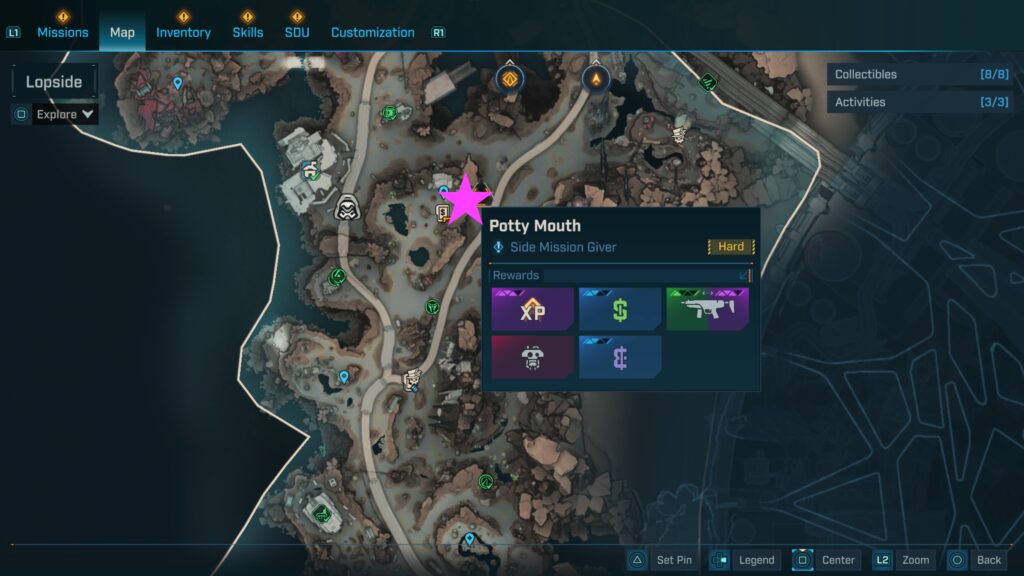Open the Customization tab
1024x576 pixels.
tap(372, 32)
